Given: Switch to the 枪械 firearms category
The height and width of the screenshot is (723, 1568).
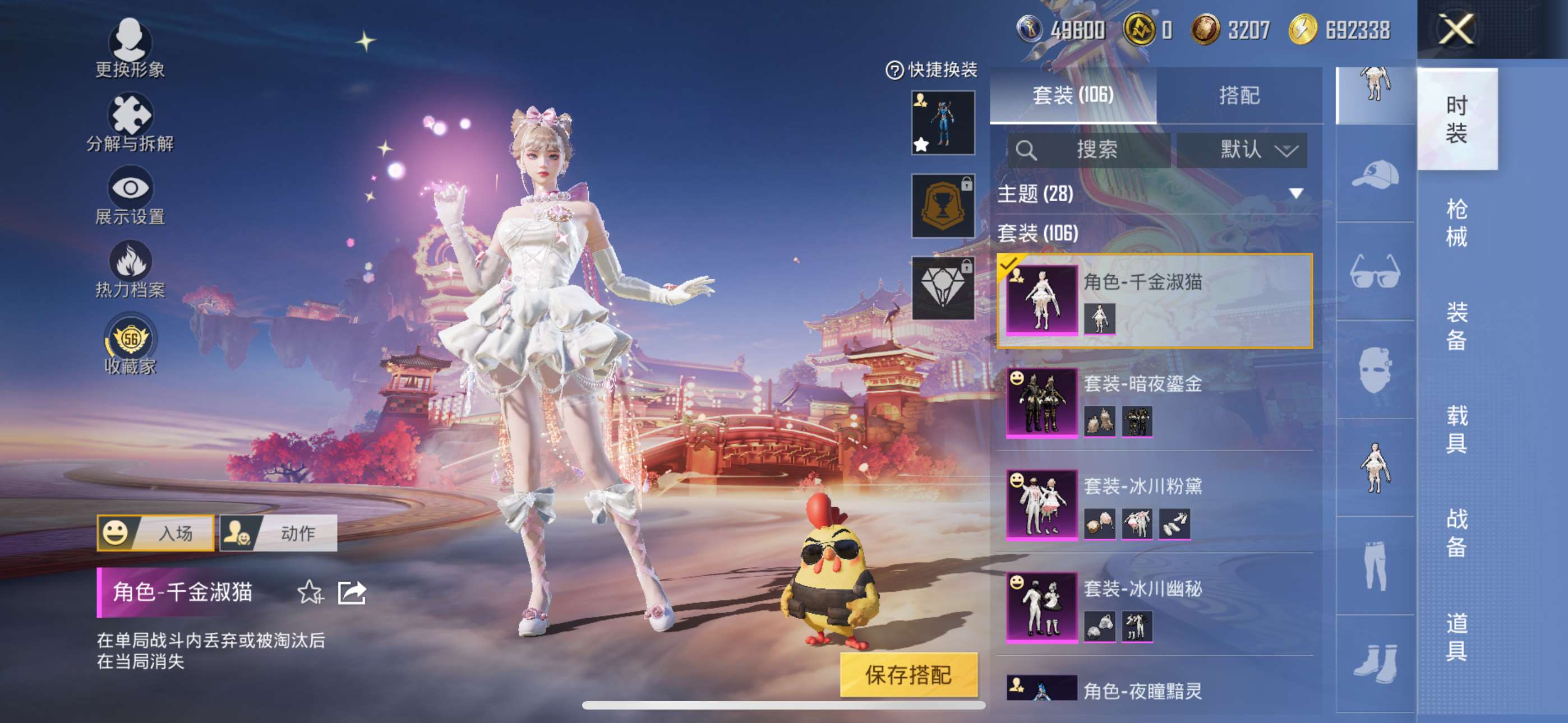Looking at the screenshot, I should coord(1456,222).
